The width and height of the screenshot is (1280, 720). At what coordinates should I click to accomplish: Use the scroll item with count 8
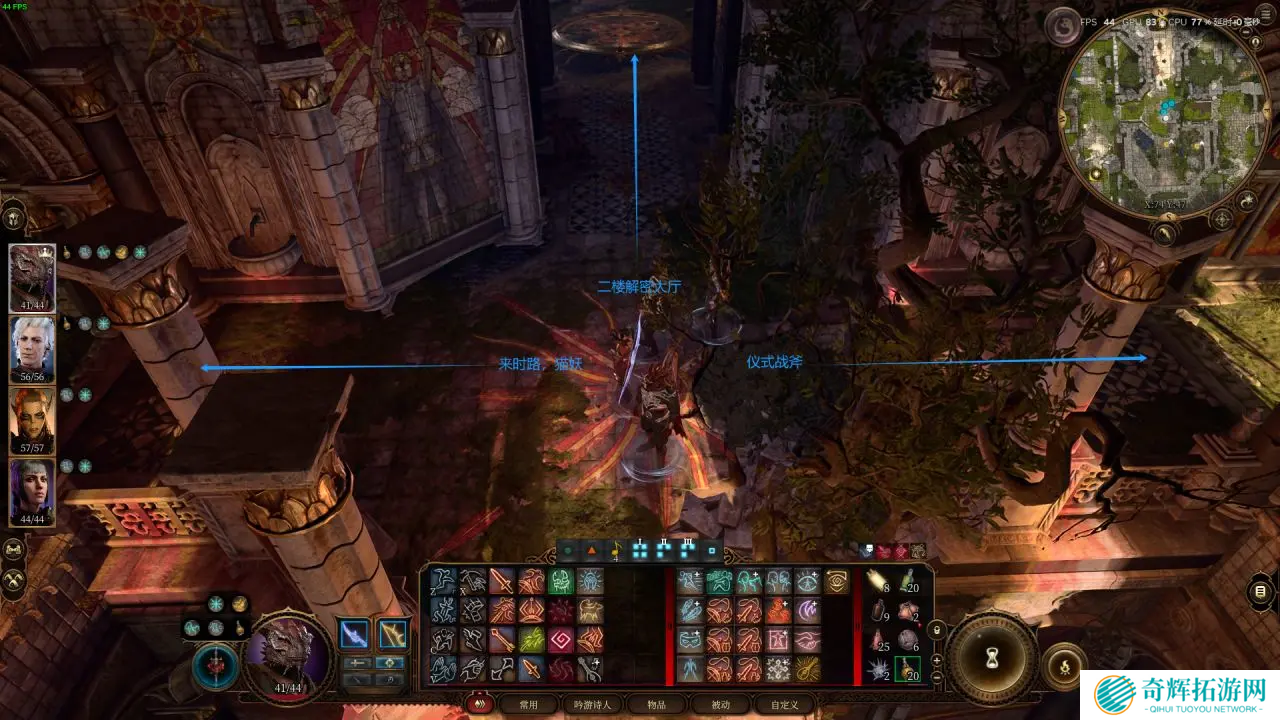pos(878,581)
